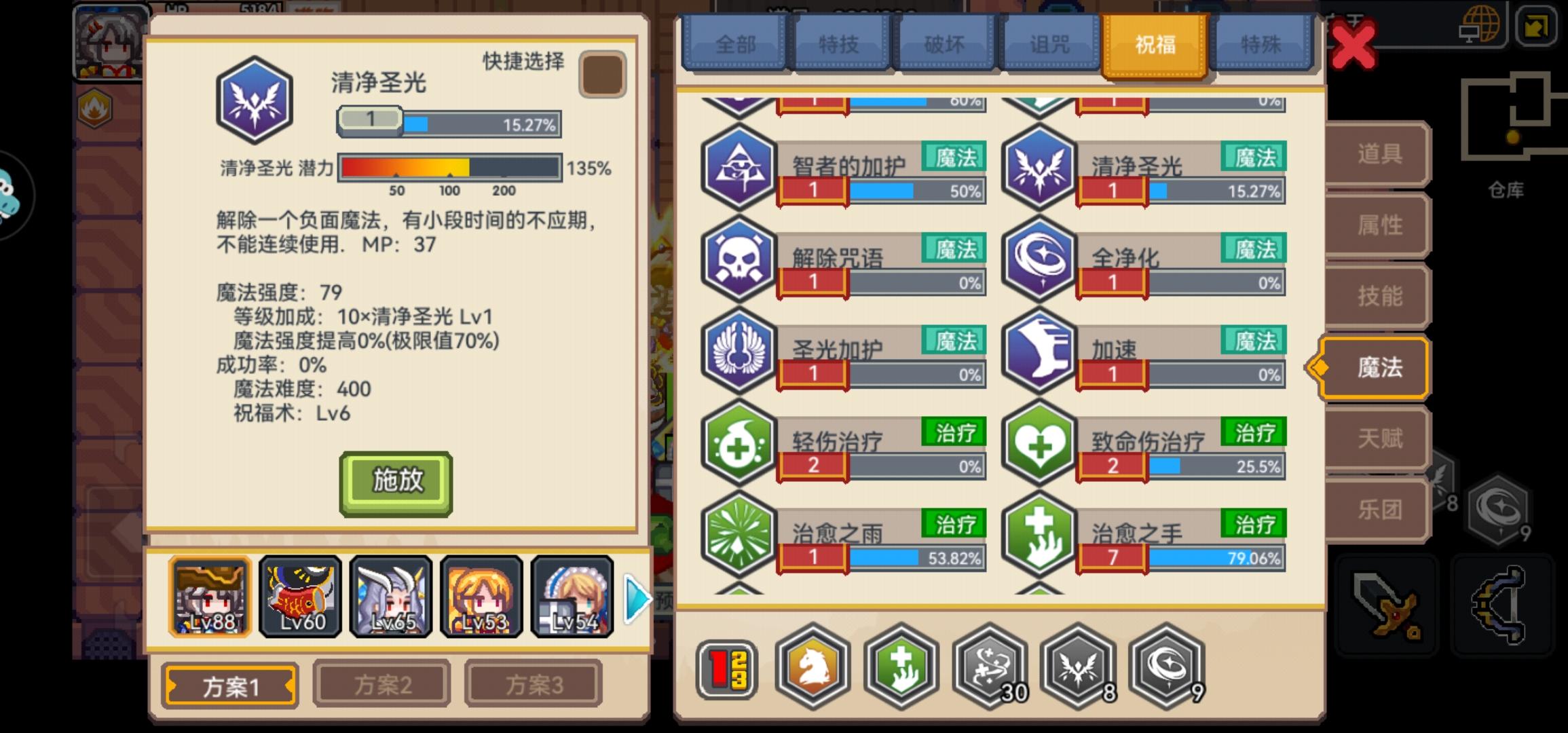The width and height of the screenshot is (1568, 733).
Task: Select the 治愈之手 healing hand icon
Action: click(1040, 538)
